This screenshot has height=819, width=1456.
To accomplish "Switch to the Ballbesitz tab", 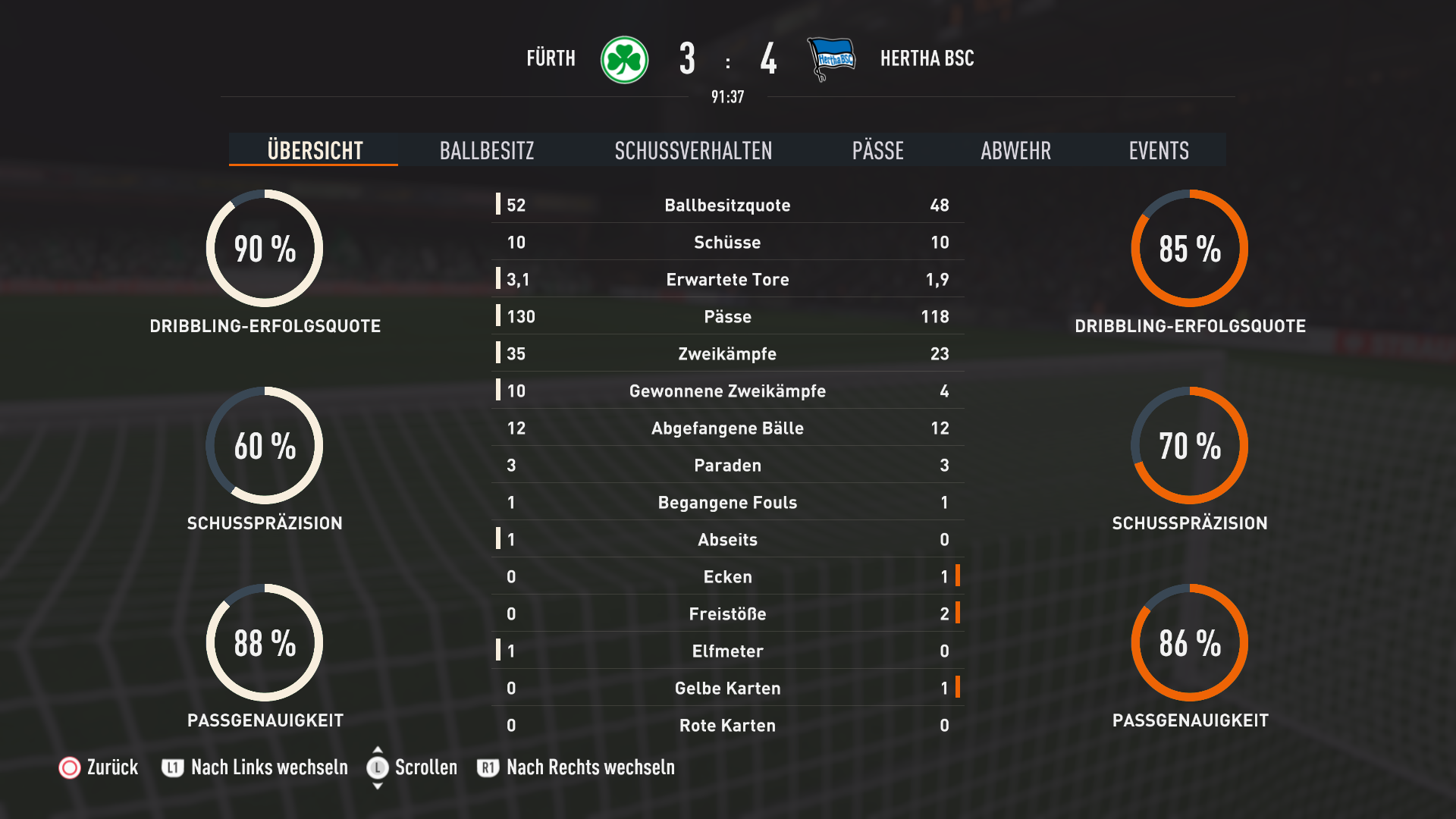I will coord(487,150).
